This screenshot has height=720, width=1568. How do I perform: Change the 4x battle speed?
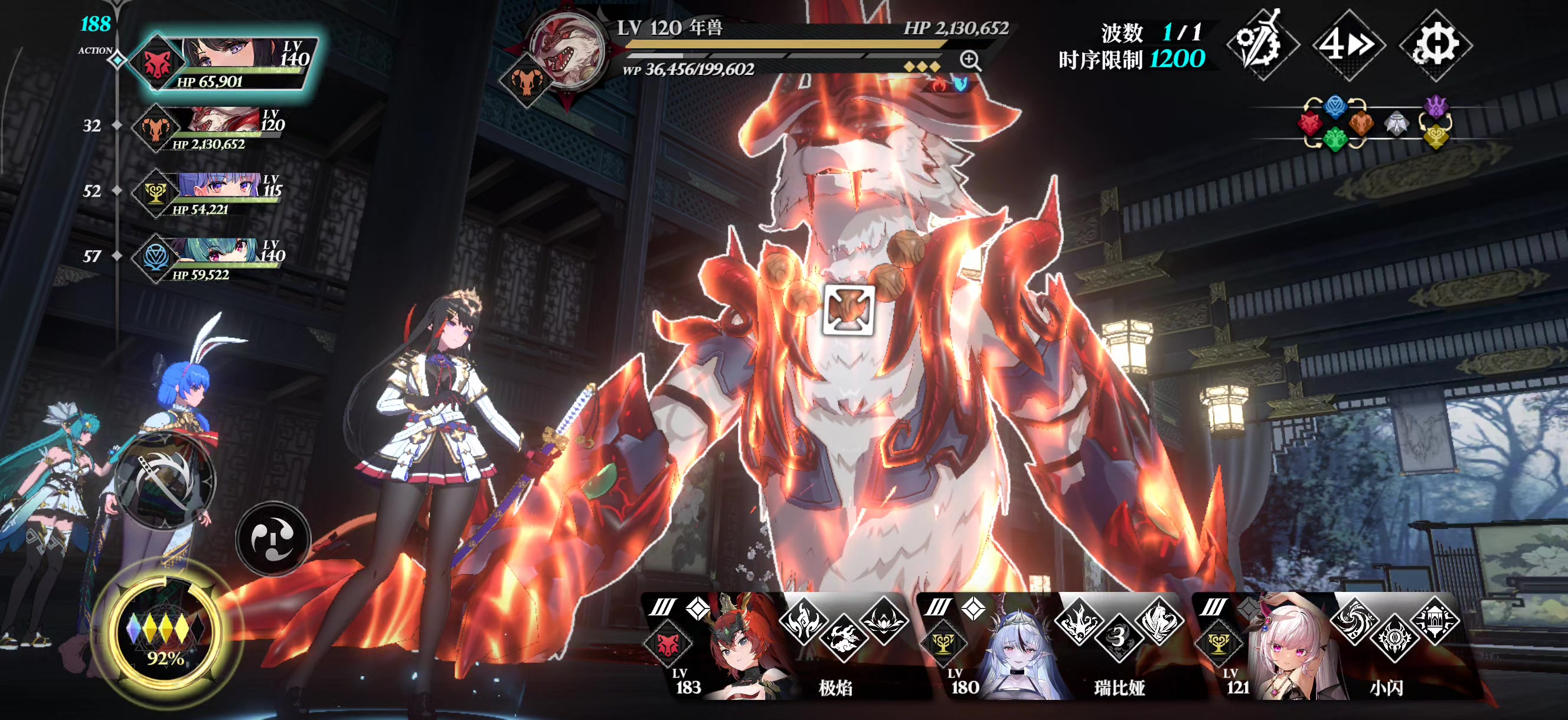click(1348, 44)
